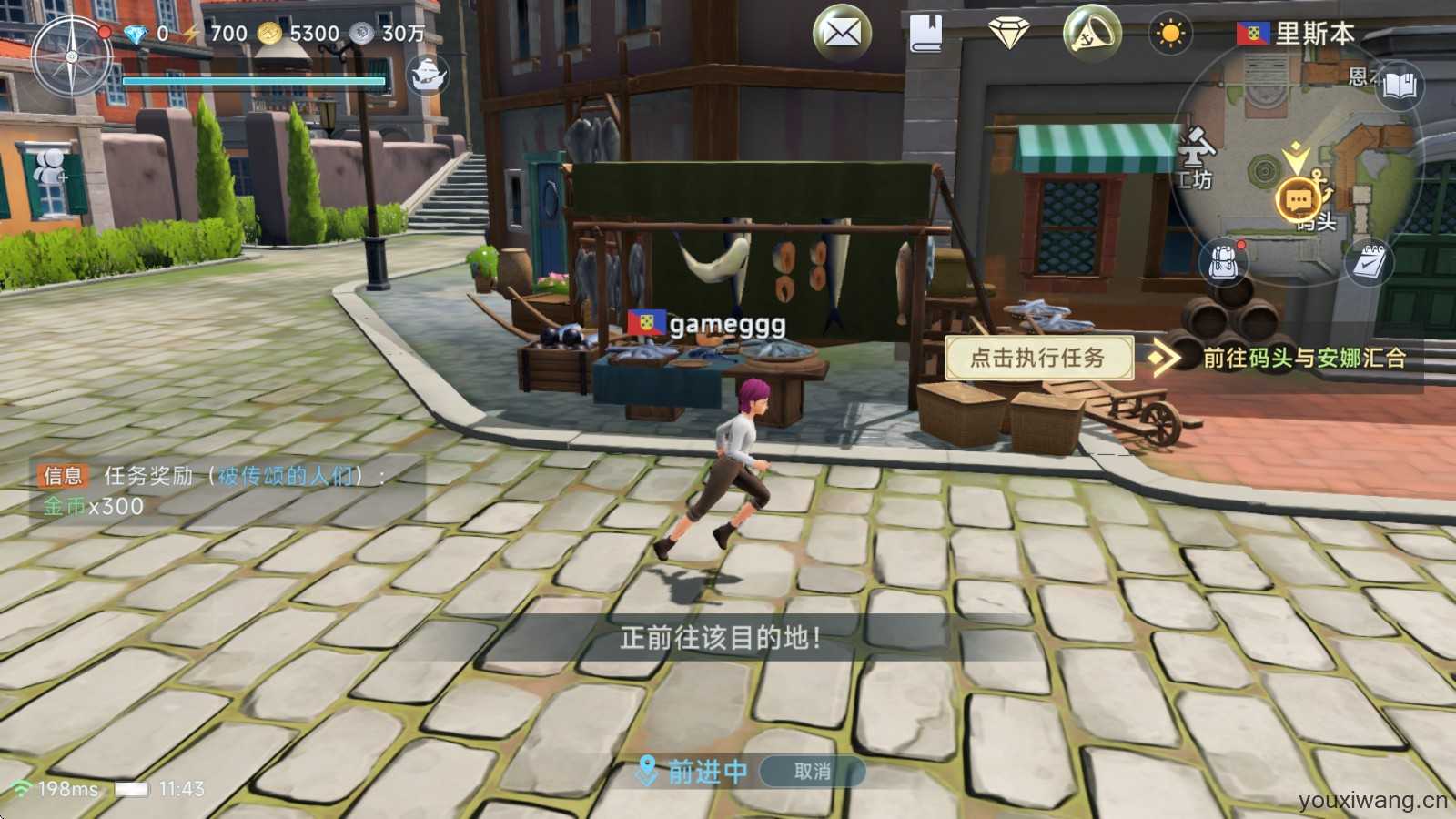
Task: Click the sun weather icon
Action: 1170,35
